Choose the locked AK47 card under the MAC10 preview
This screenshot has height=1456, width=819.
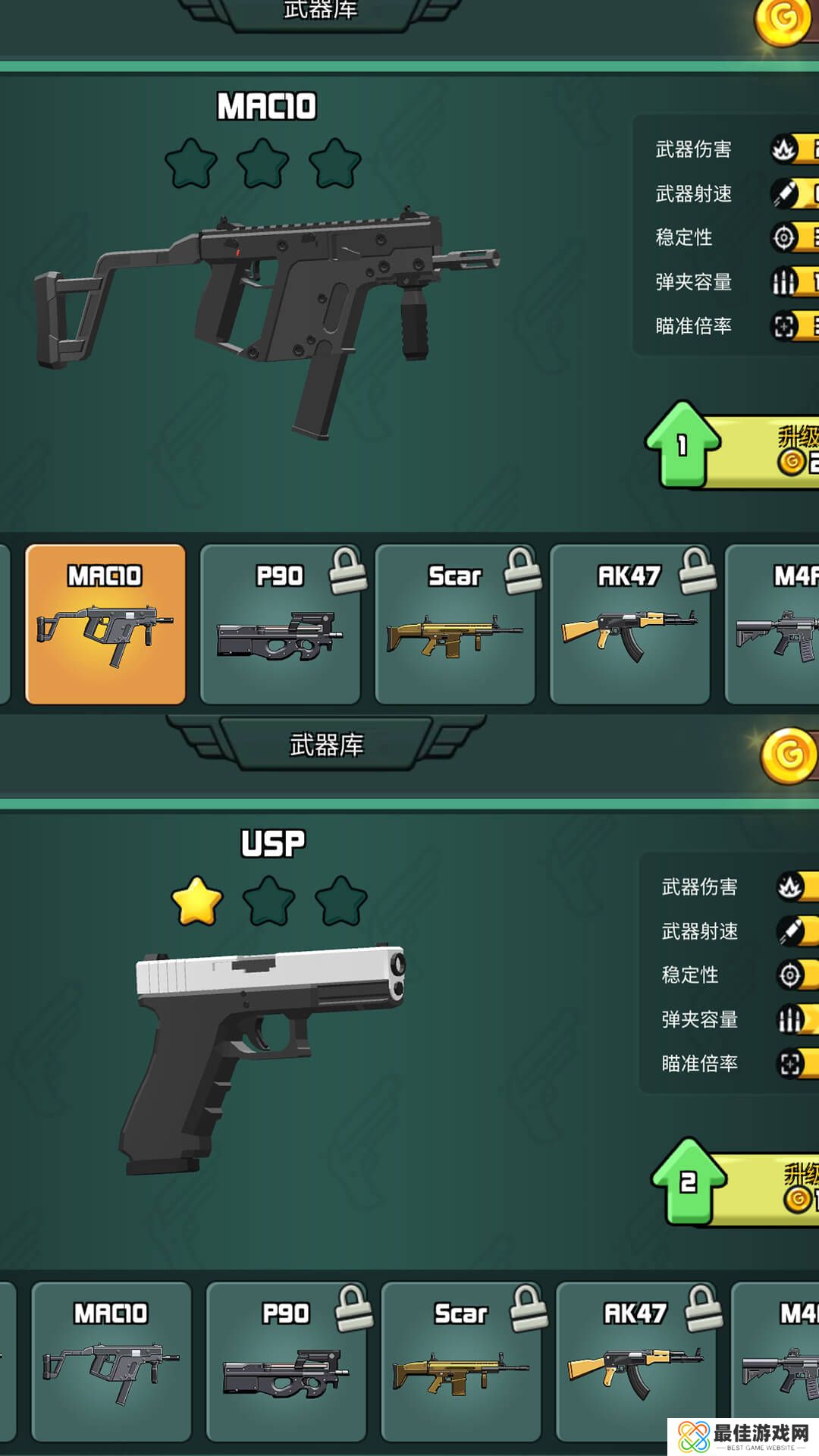629,624
